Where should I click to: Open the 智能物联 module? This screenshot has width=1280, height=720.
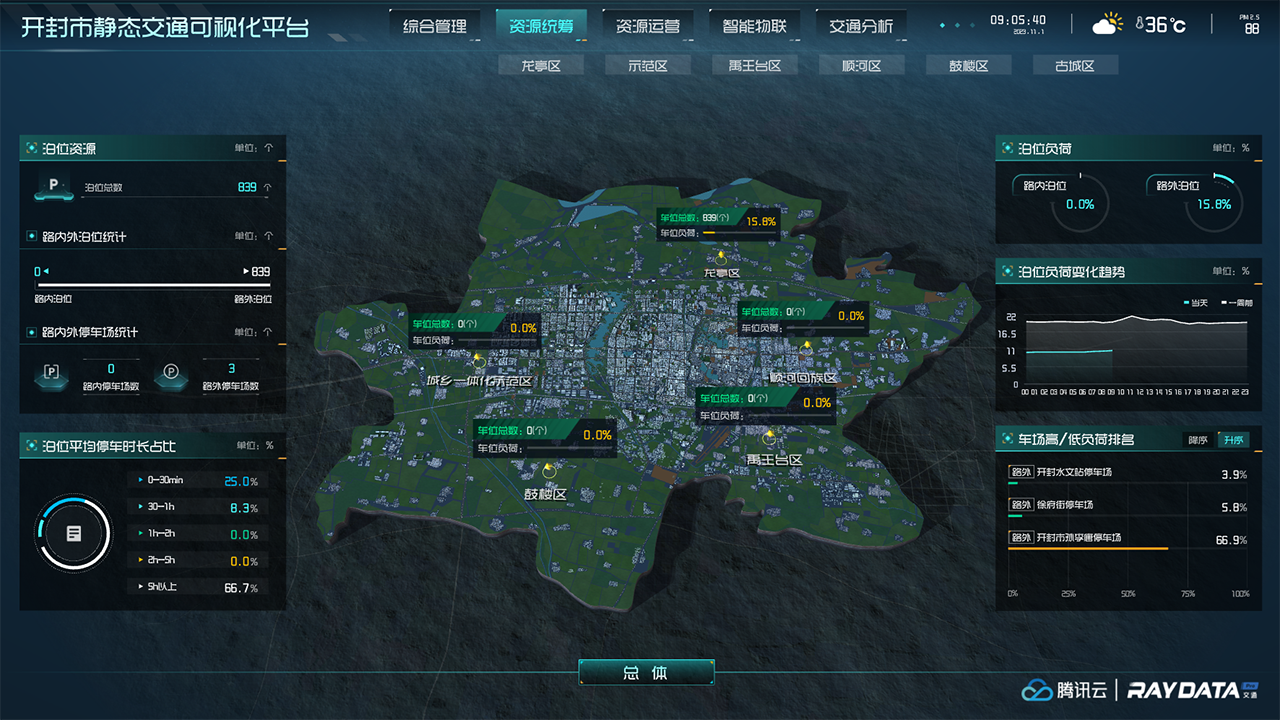[x=753, y=24]
